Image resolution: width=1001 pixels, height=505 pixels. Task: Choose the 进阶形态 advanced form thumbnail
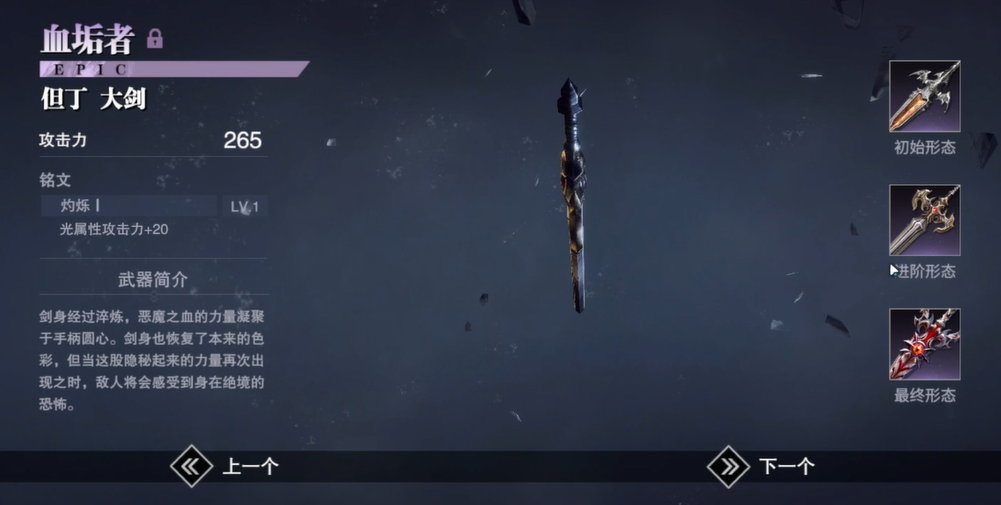pos(924,220)
